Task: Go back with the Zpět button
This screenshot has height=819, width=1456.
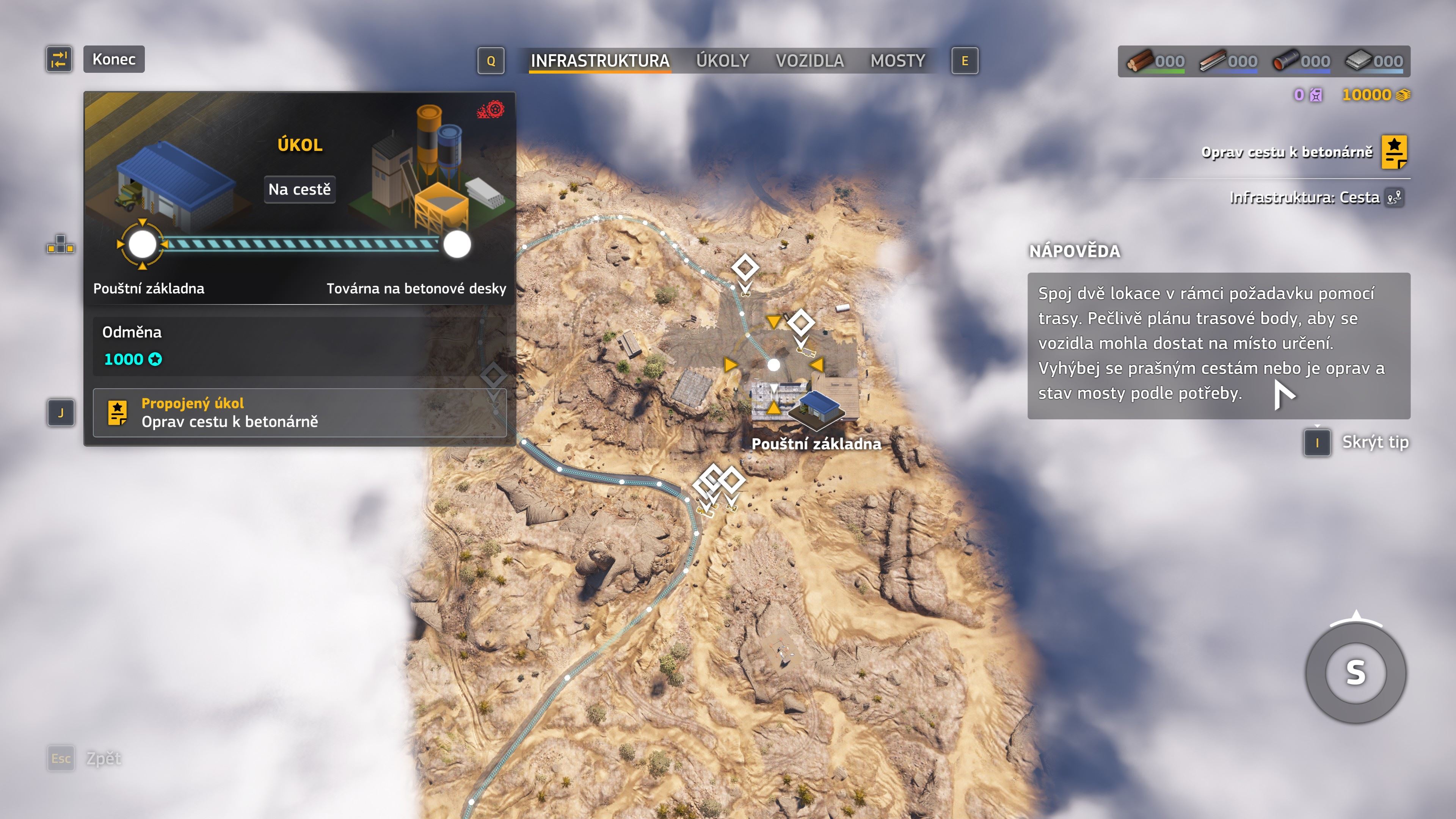Action: click(104, 758)
